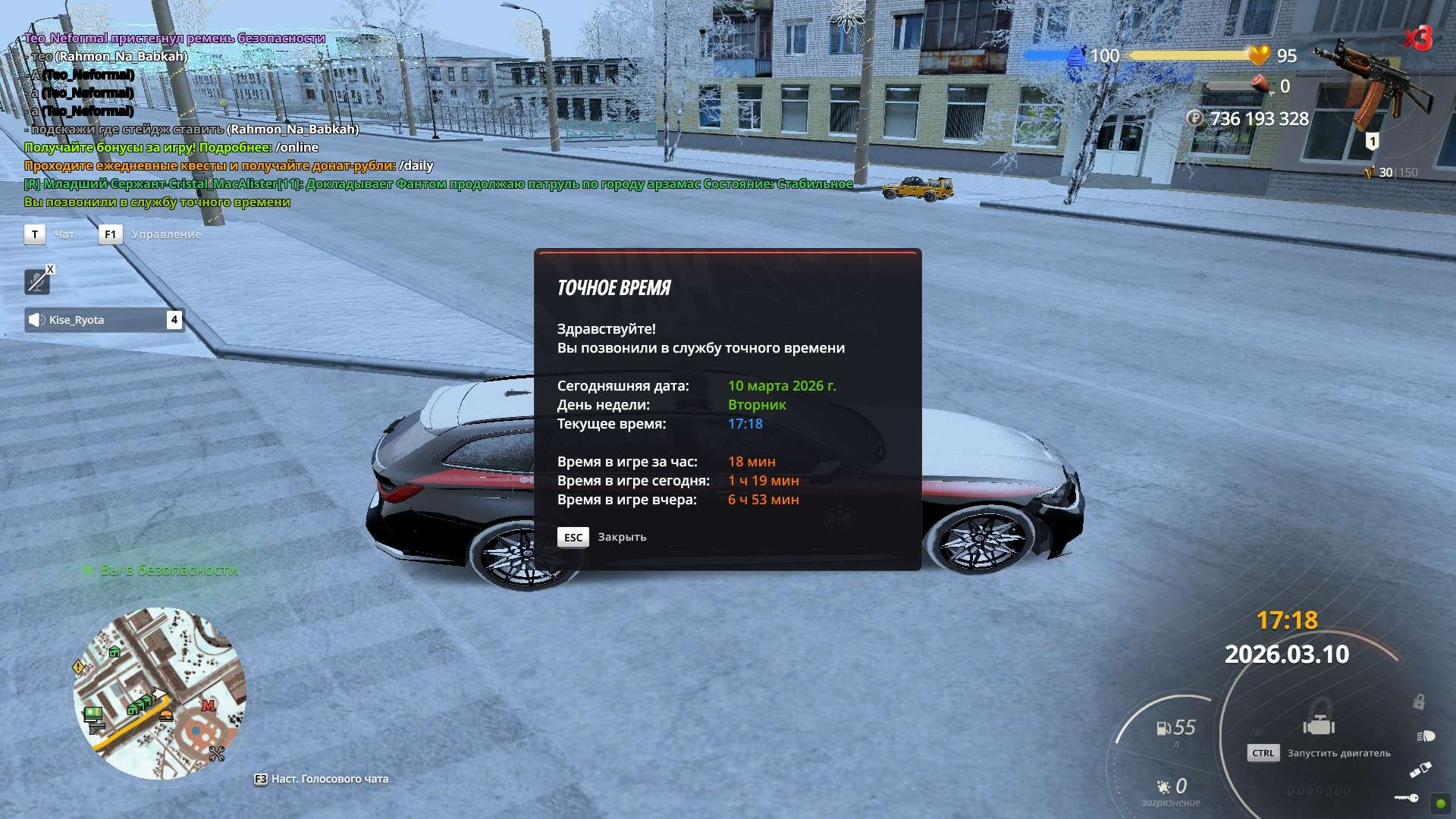Screen dimensions: 1456x819
Task: Open the circular minimap
Action: pyautogui.click(x=159, y=692)
